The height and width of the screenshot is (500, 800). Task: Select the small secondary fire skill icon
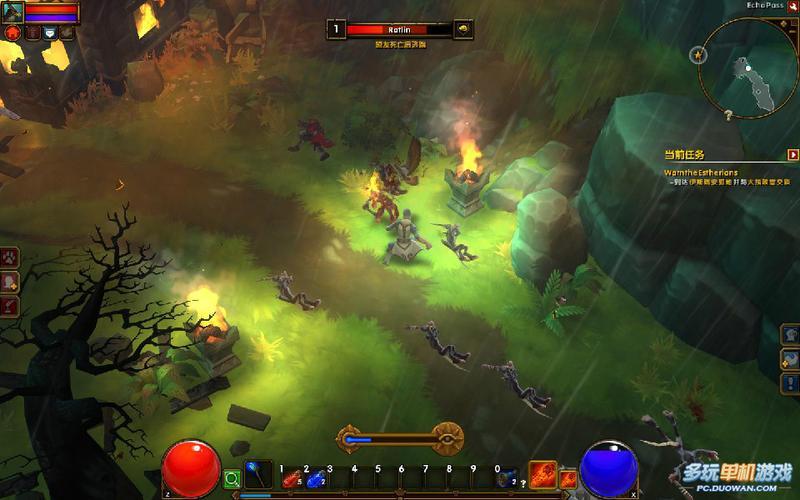[x=568, y=480]
